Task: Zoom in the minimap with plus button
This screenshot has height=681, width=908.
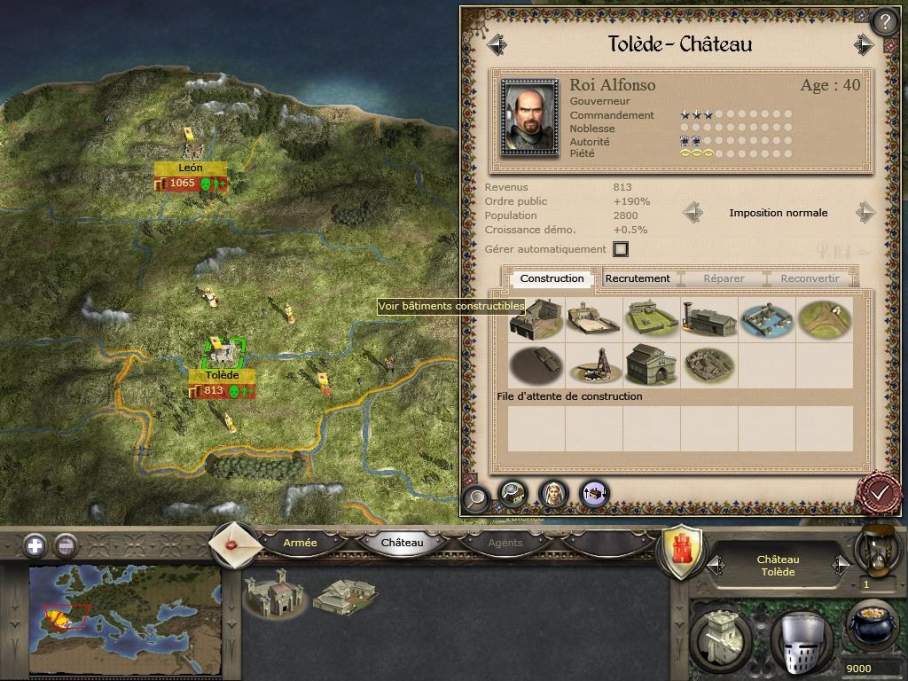Action: (35, 546)
